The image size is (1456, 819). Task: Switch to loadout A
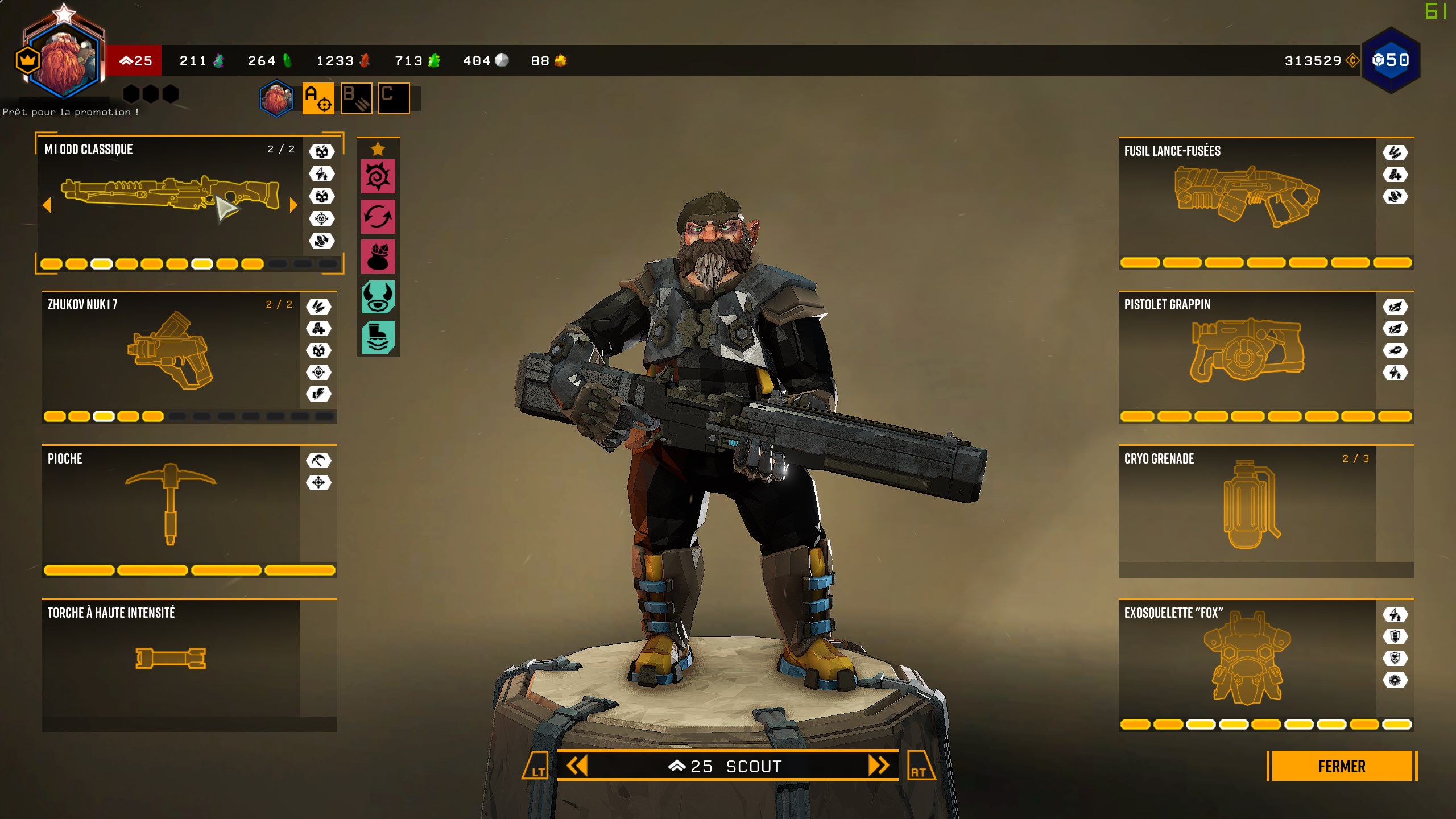(x=318, y=98)
